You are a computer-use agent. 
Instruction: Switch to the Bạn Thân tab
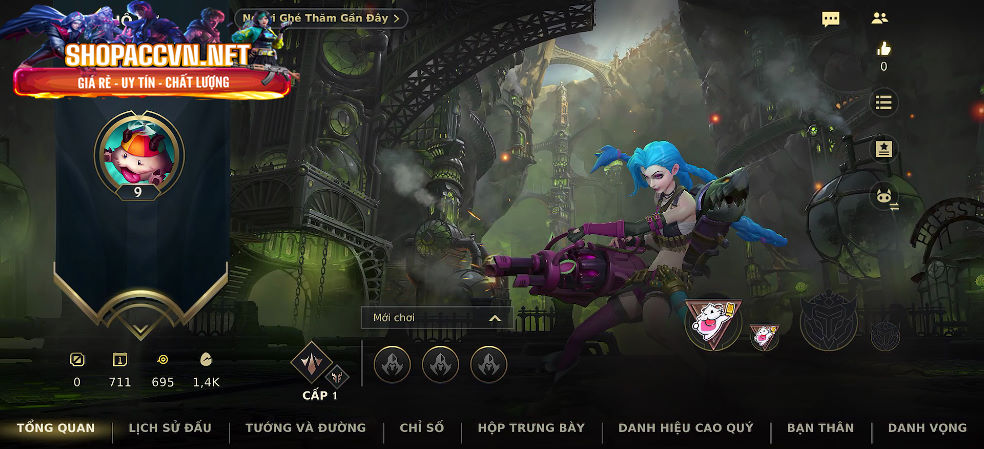click(x=820, y=428)
